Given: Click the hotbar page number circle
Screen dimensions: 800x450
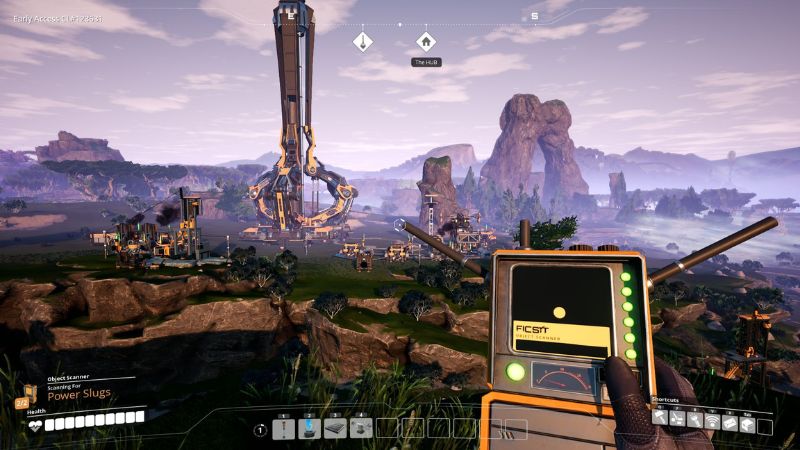Looking at the screenshot, I should [x=261, y=430].
